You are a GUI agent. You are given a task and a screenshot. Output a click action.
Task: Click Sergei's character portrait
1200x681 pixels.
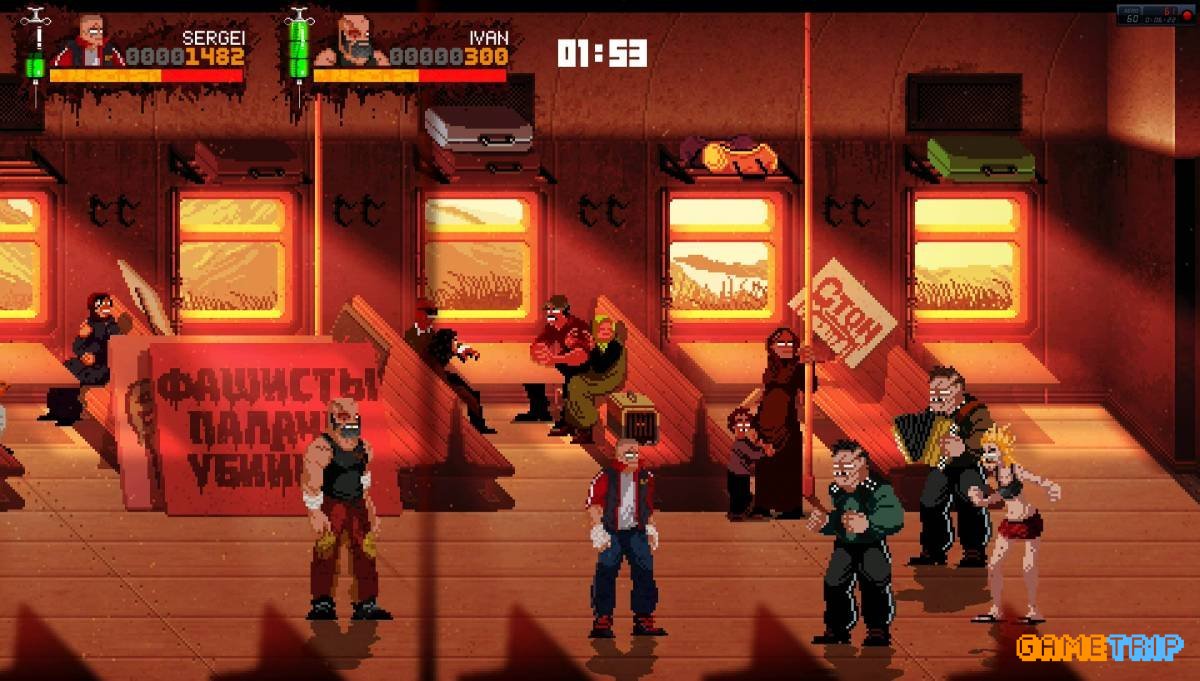coord(87,42)
